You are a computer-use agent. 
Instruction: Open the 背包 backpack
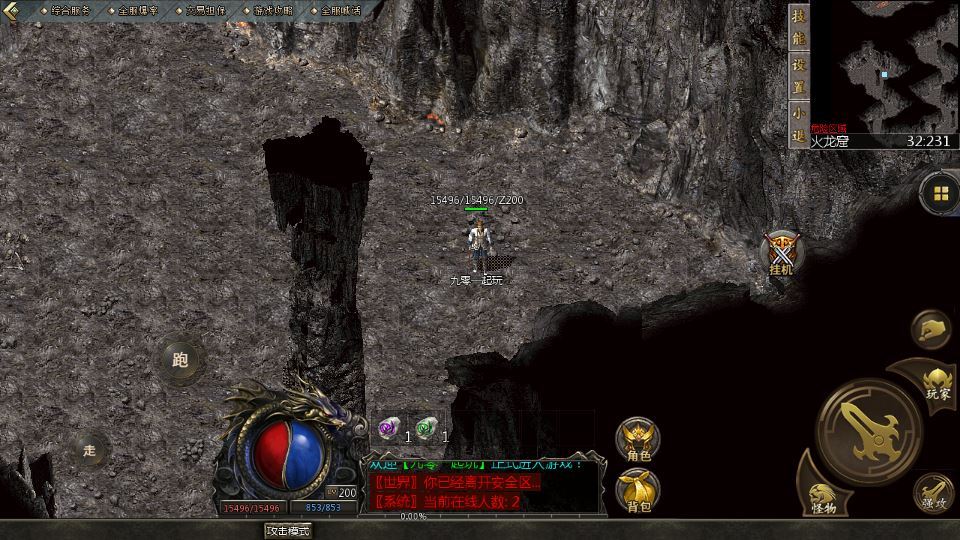coord(637,492)
